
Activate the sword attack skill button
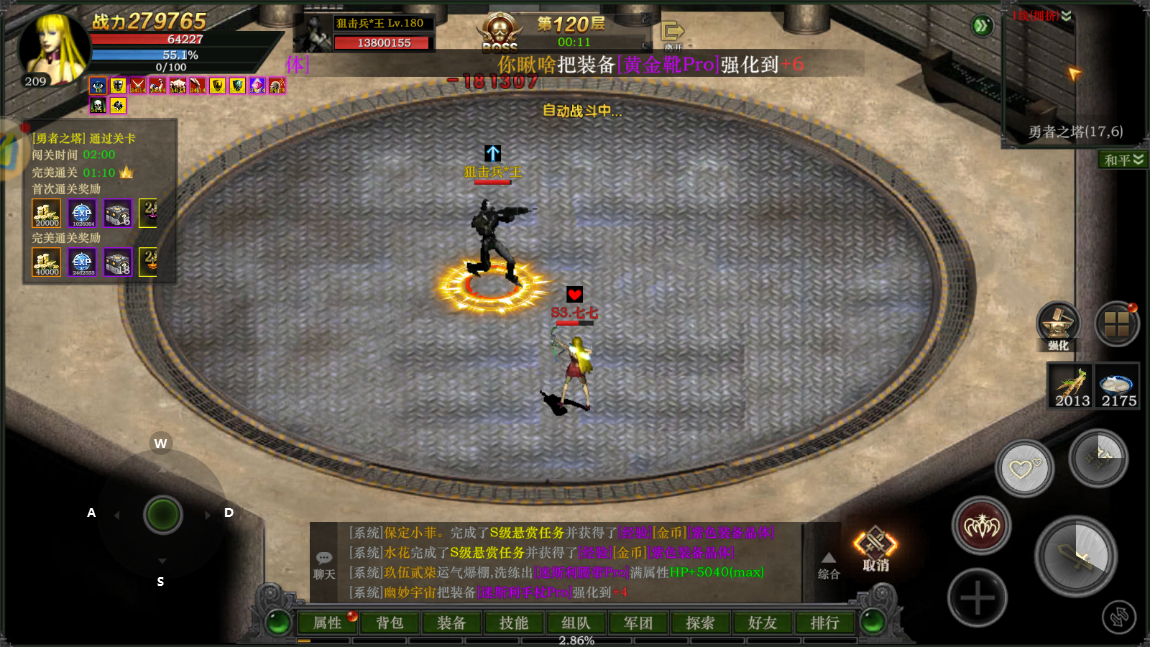point(1075,556)
